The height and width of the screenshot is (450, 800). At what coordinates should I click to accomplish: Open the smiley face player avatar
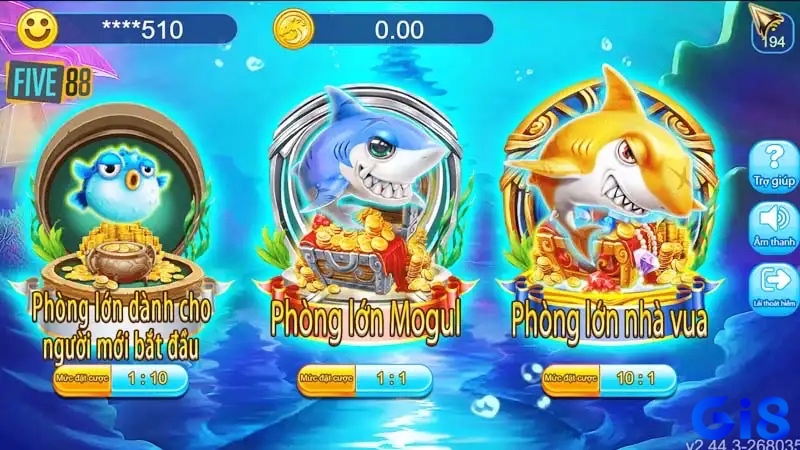point(36,28)
